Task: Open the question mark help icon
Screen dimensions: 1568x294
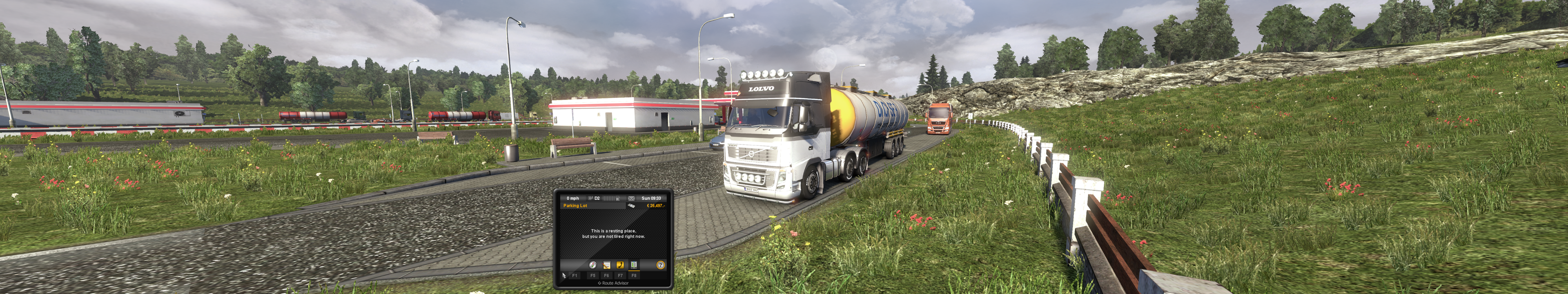Action: (660, 265)
